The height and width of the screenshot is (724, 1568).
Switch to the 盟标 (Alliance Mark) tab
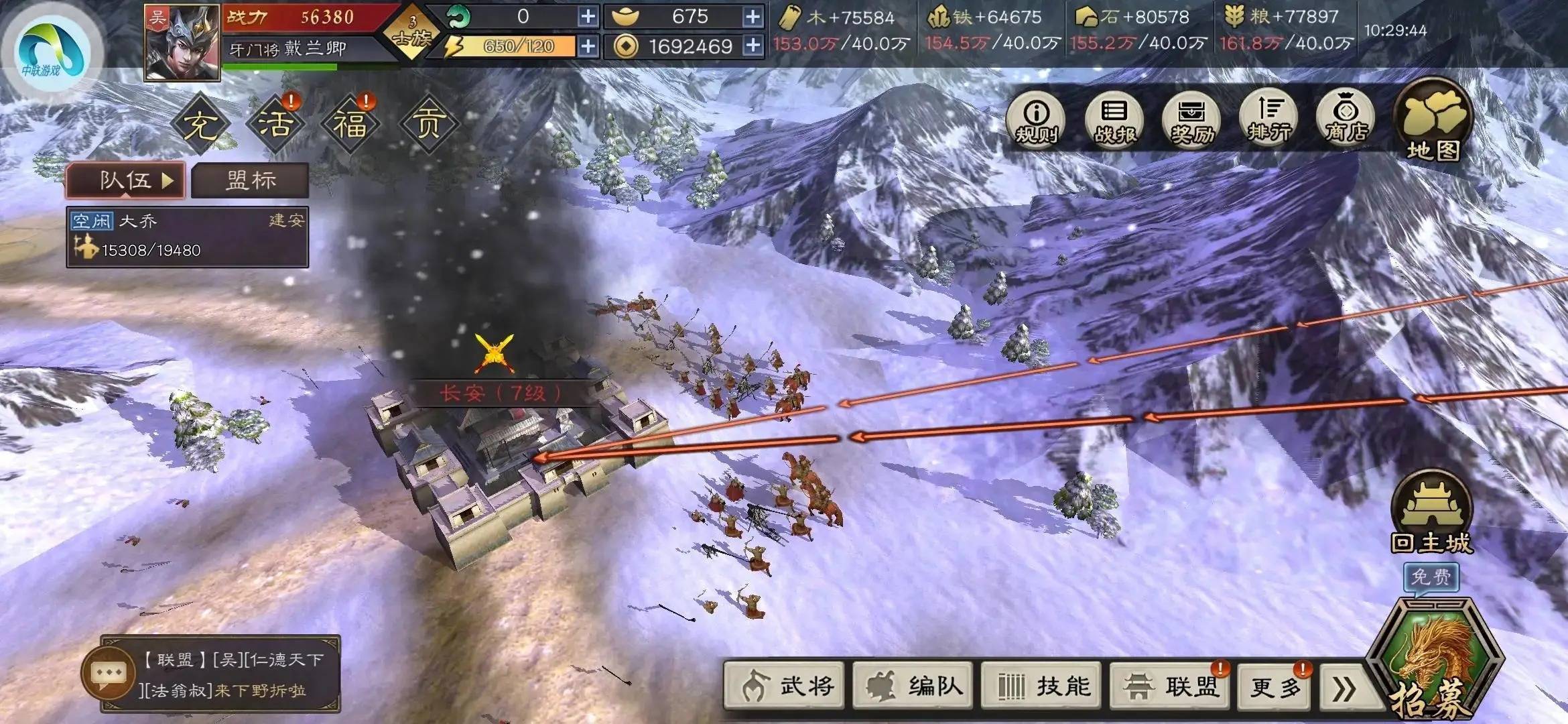tap(251, 180)
